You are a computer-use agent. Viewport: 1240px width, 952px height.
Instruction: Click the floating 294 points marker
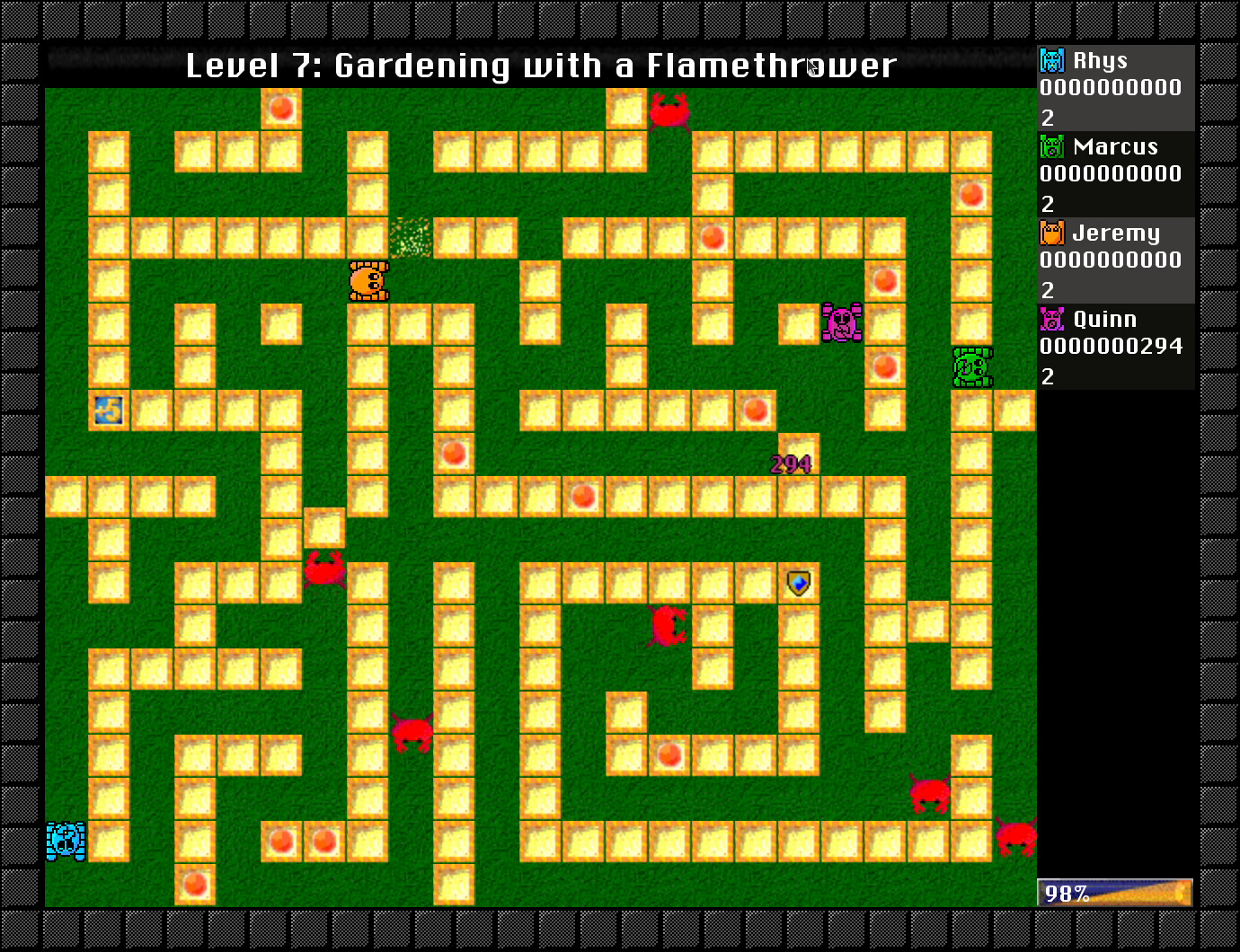pos(791,464)
